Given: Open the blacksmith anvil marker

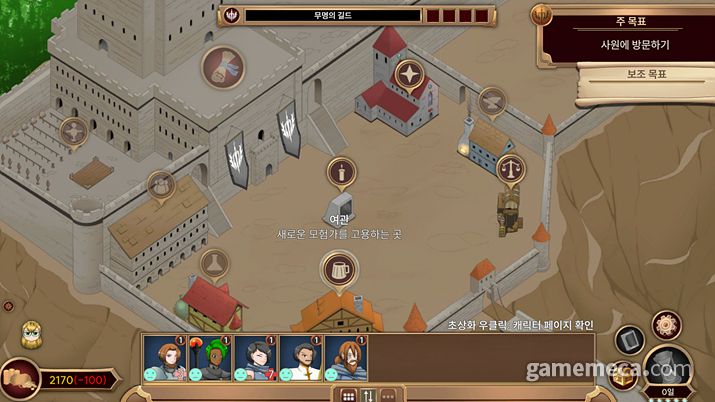Looking at the screenshot, I should (x=489, y=101).
